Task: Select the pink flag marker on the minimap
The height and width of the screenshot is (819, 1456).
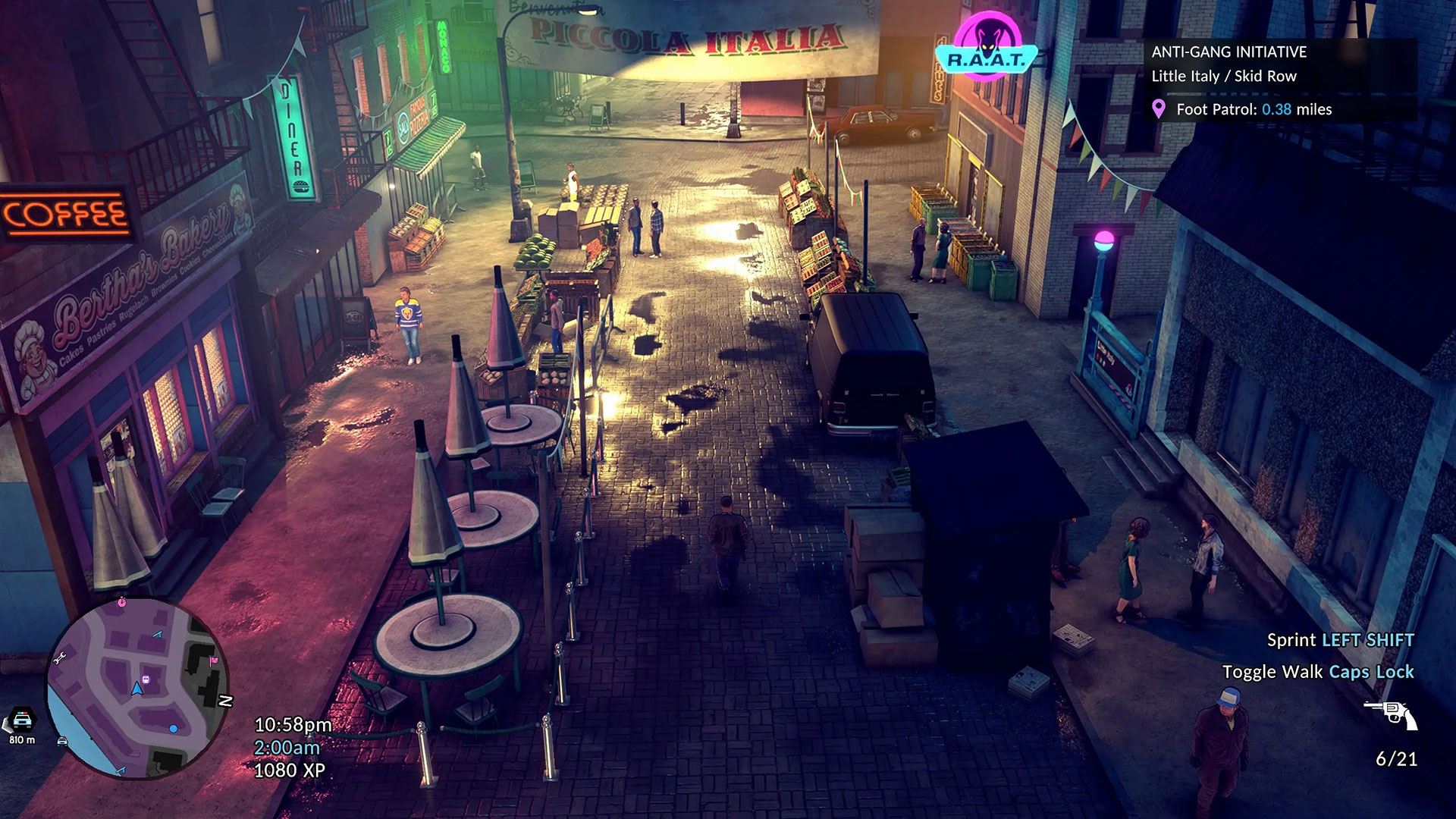Action: [214, 661]
